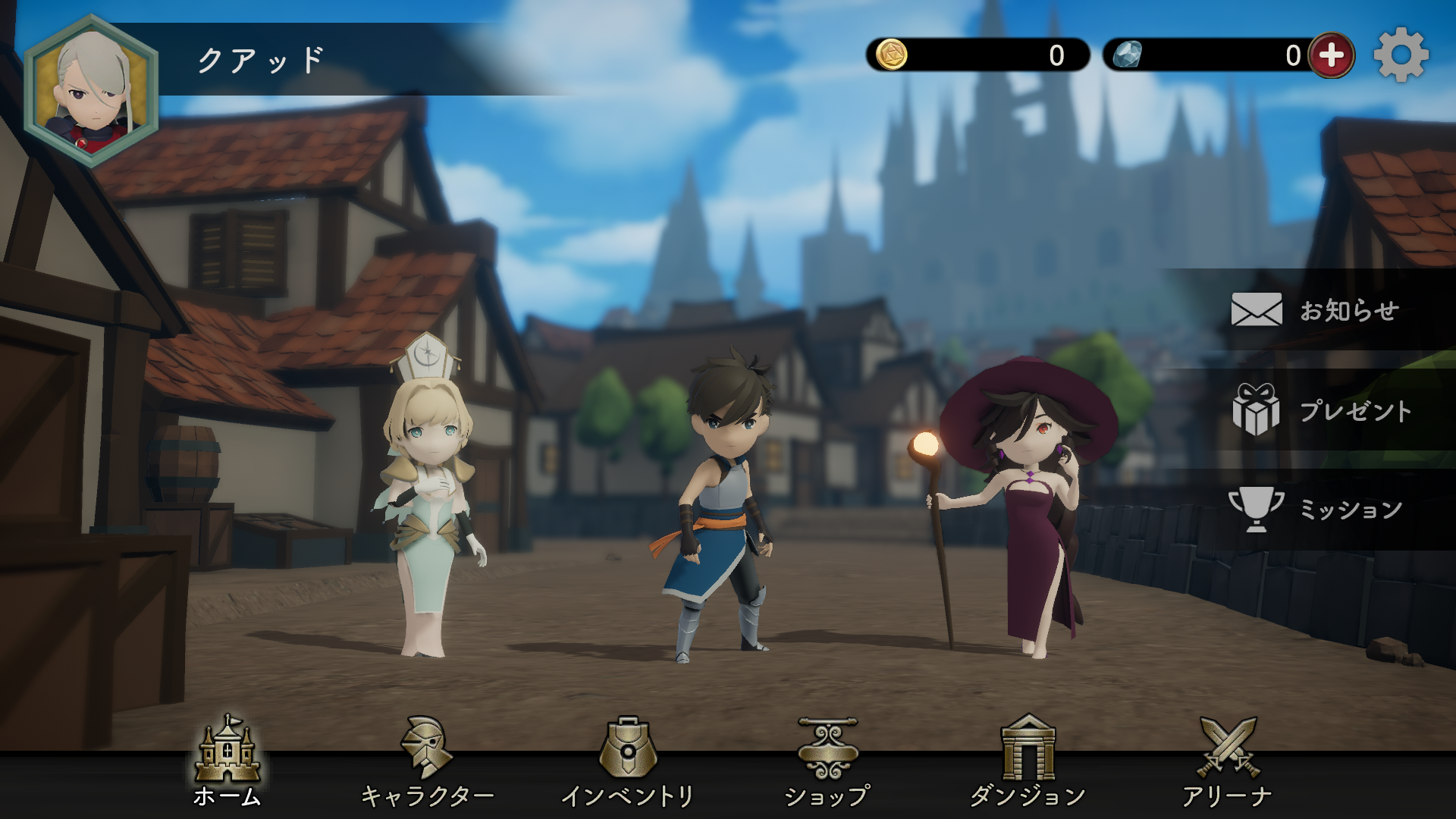Screen dimensions: 1456x819
Task: Select the ホーム home tab
Action: pyautogui.click(x=227, y=762)
